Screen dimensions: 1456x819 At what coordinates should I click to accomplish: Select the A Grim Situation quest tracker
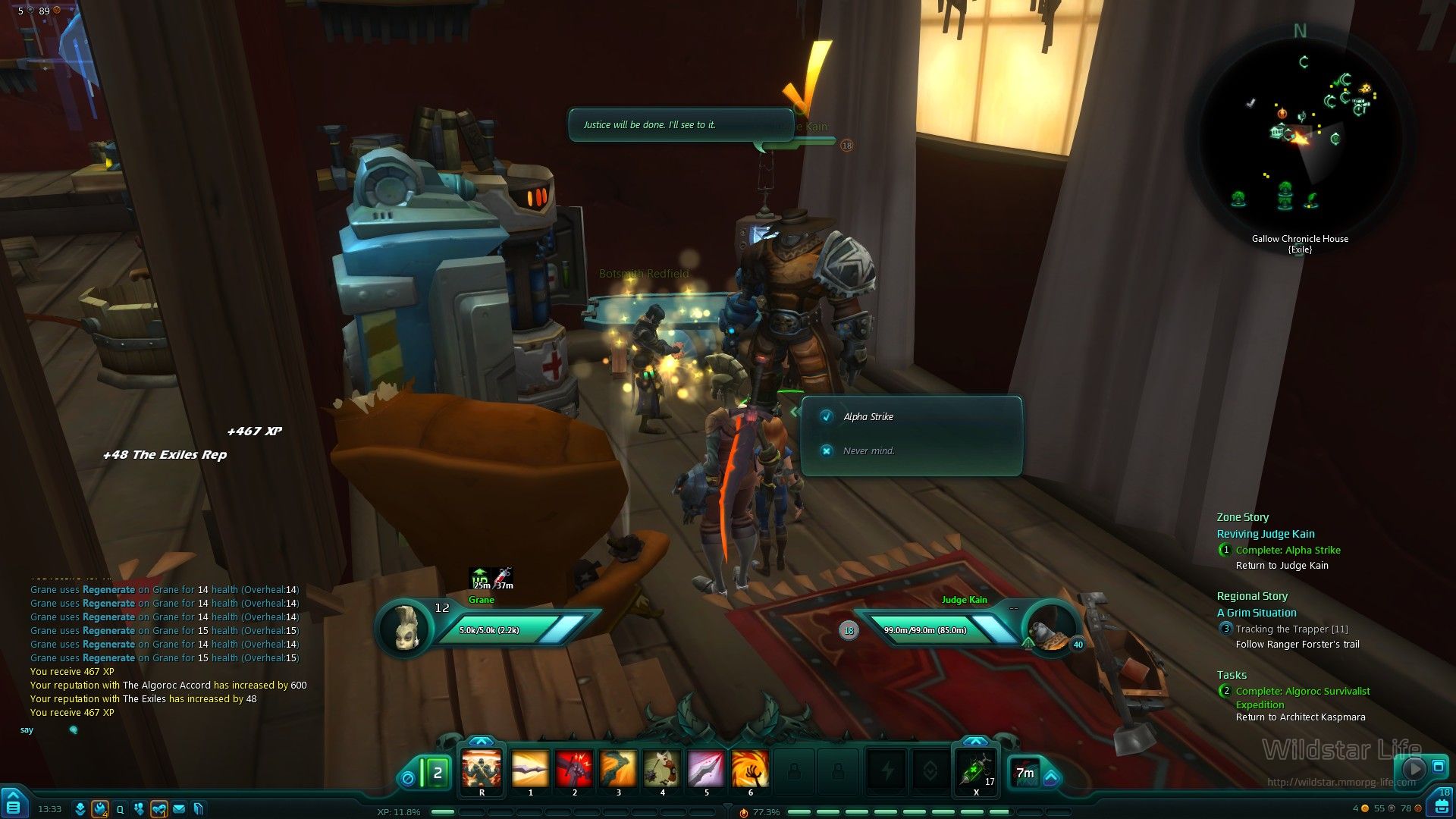pos(1257,613)
